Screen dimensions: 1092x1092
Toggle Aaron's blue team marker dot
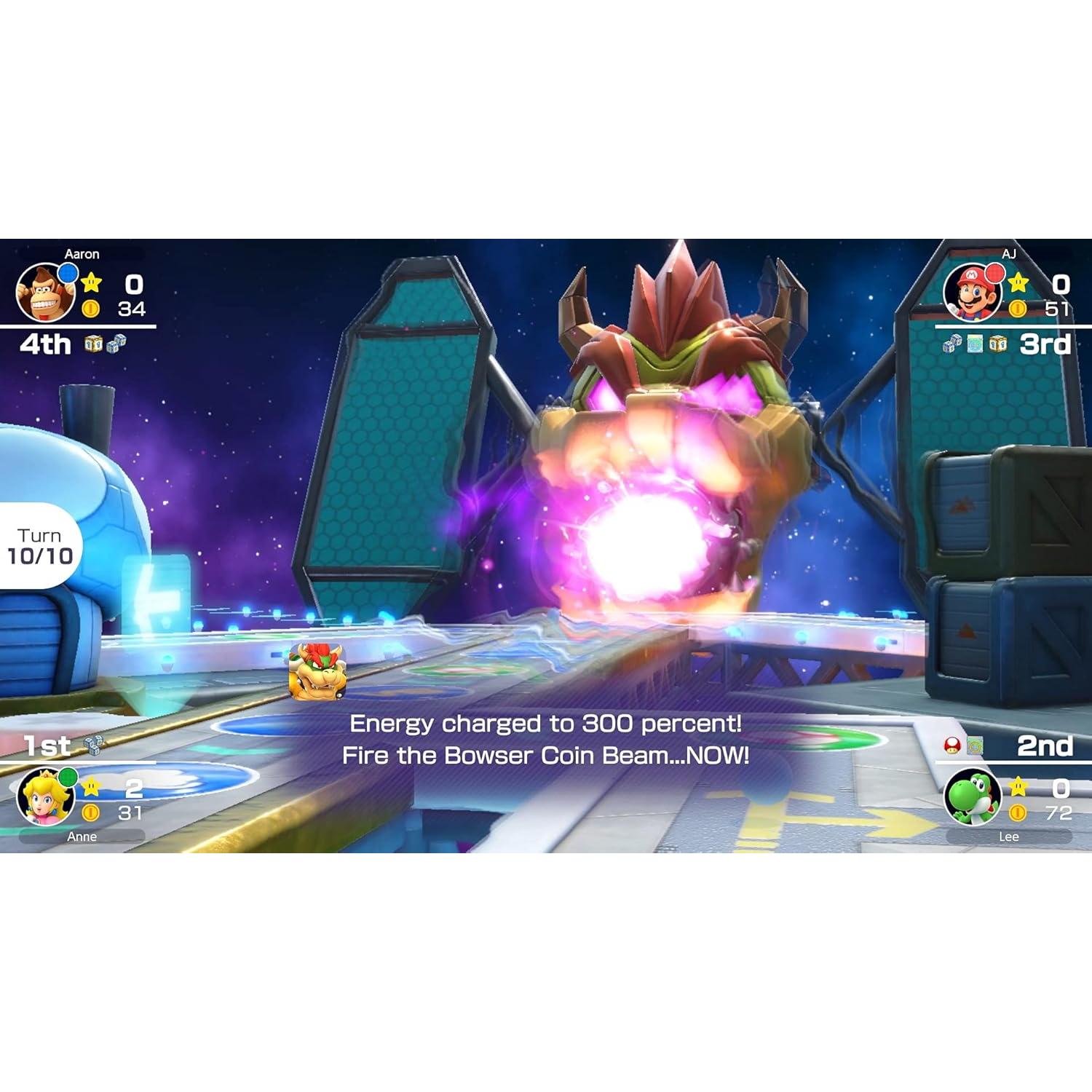coord(67,272)
